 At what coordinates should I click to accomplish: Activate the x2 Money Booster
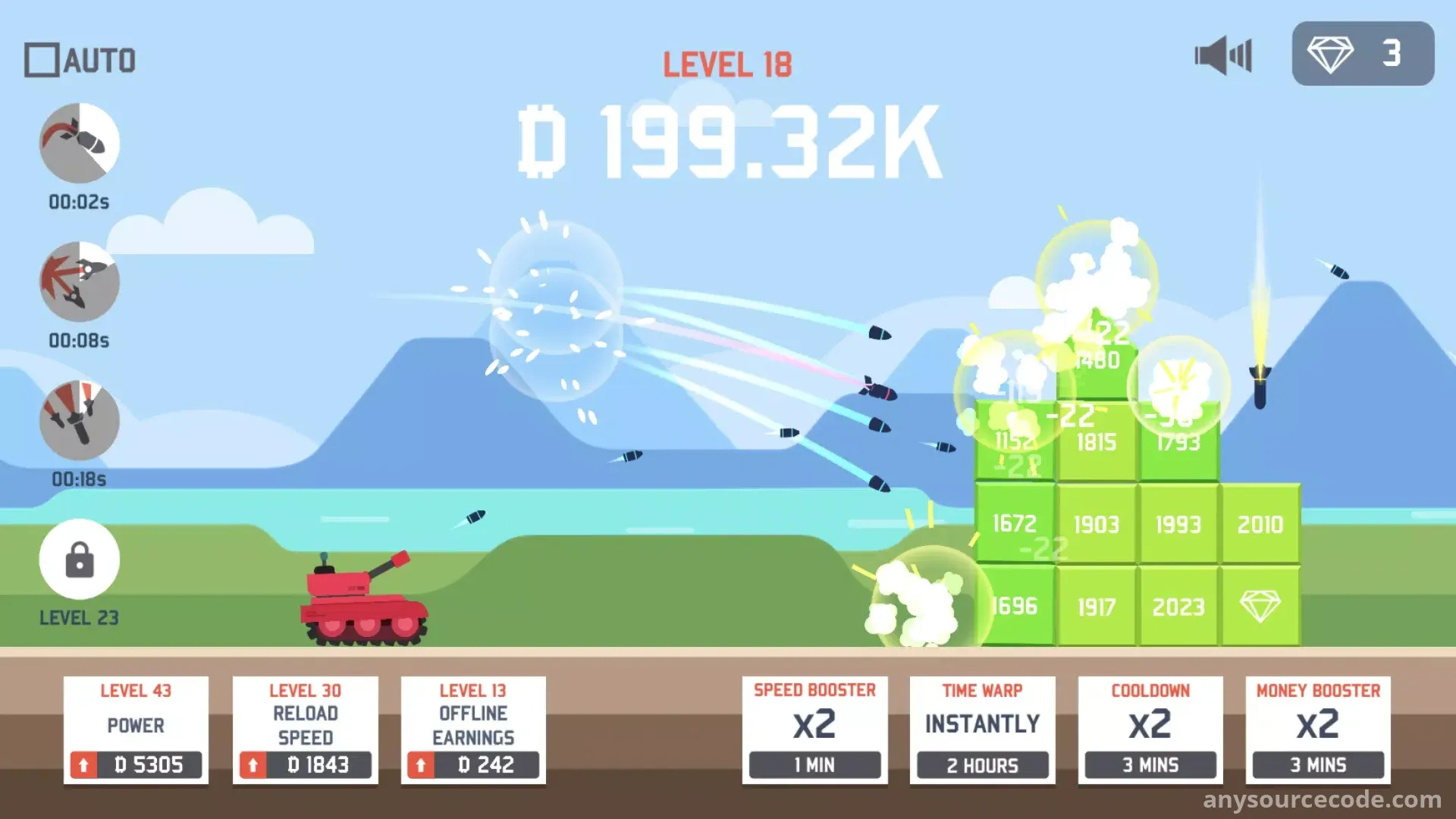1318,730
